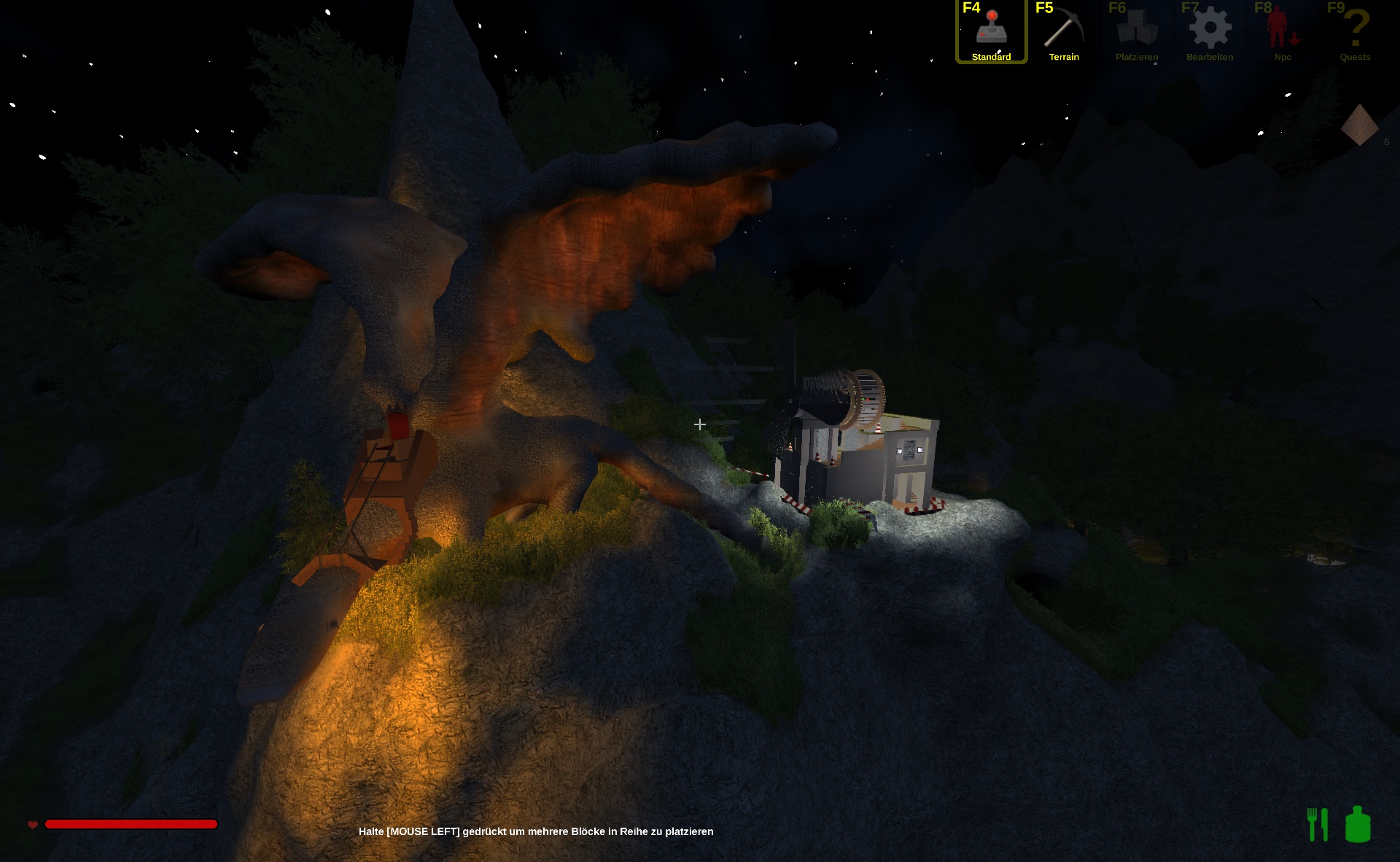Open the Platzieren block placement mode

(1136, 31)
